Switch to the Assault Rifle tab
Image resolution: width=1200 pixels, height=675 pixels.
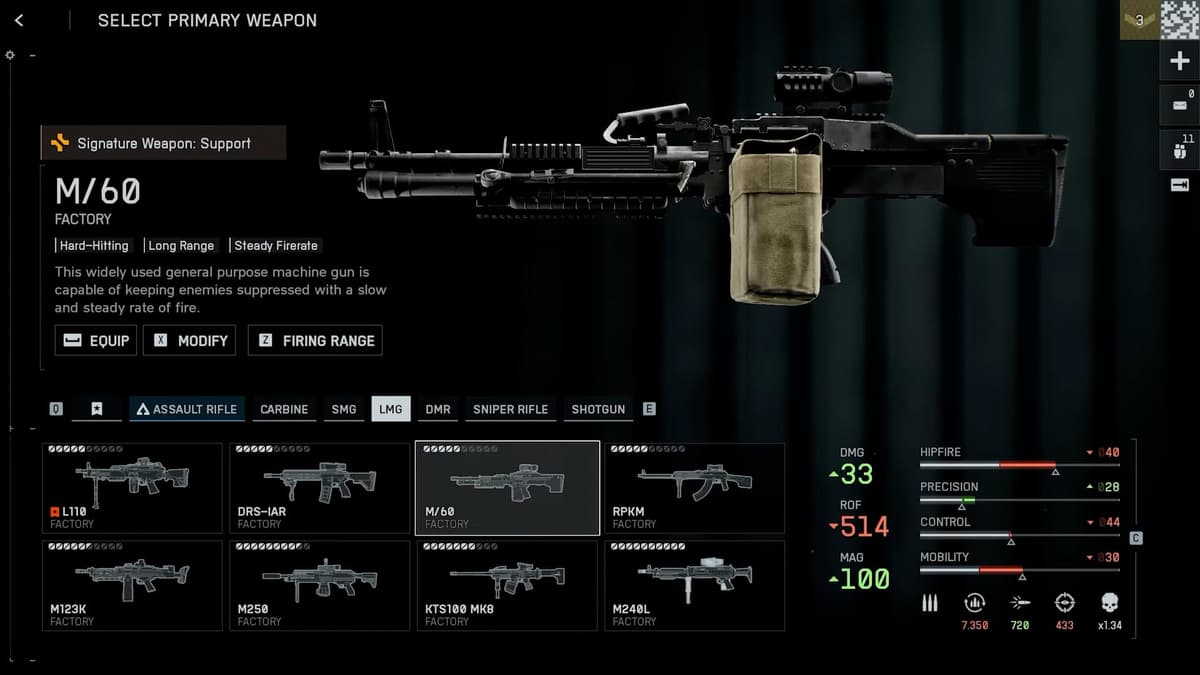tap(187, 409)
